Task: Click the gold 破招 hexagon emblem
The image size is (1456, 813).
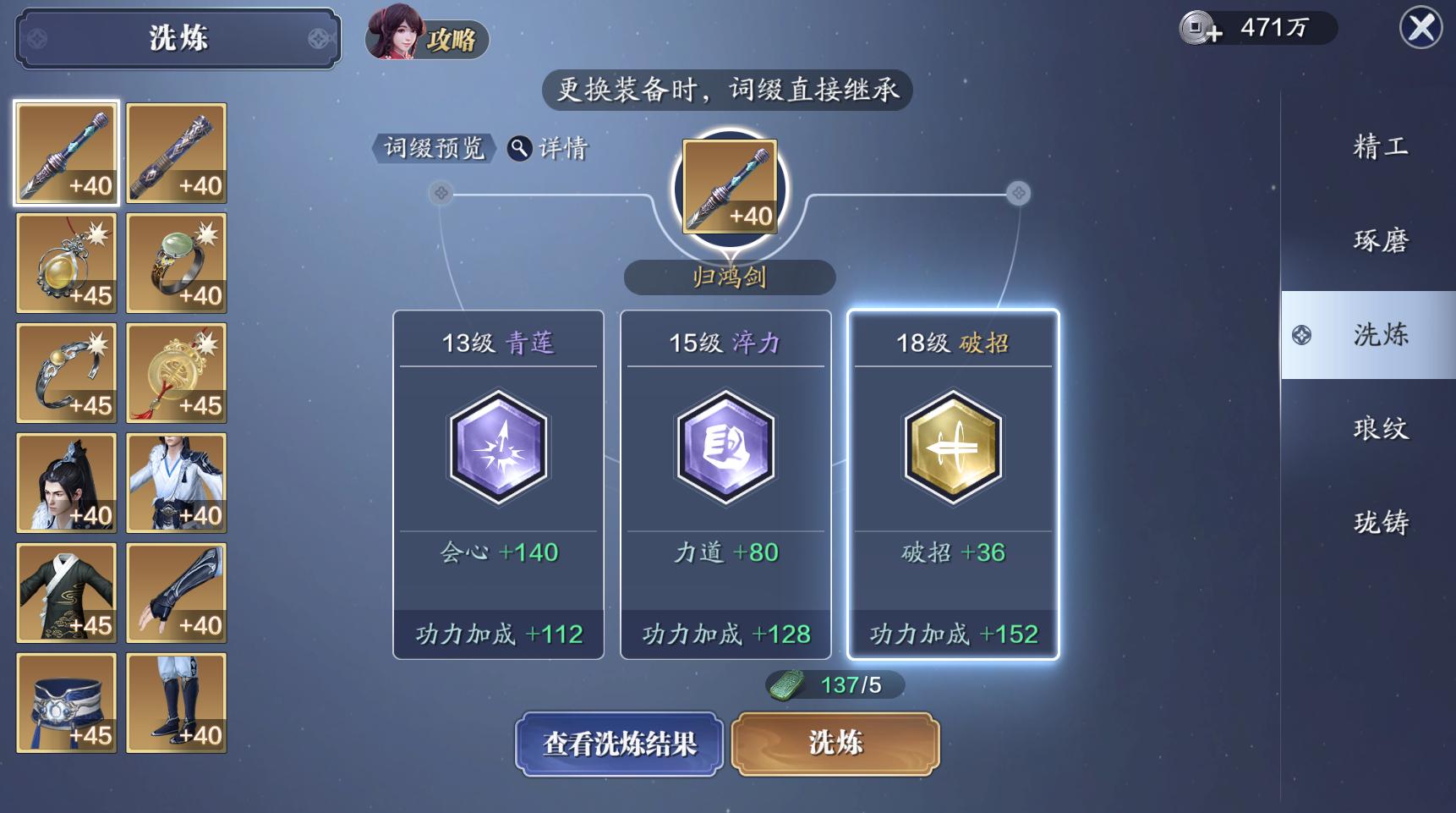Action: [952, 449]
